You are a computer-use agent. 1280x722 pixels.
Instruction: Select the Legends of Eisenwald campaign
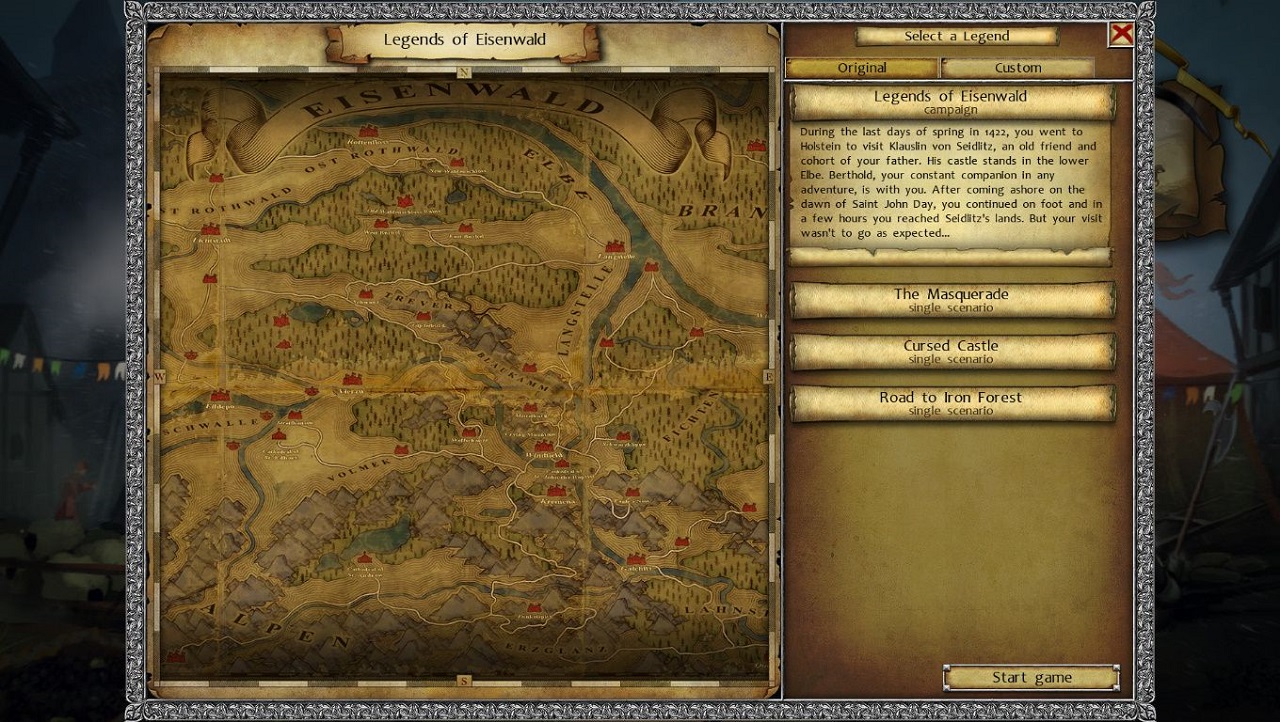pyautogui.click(x=951, y=101)
